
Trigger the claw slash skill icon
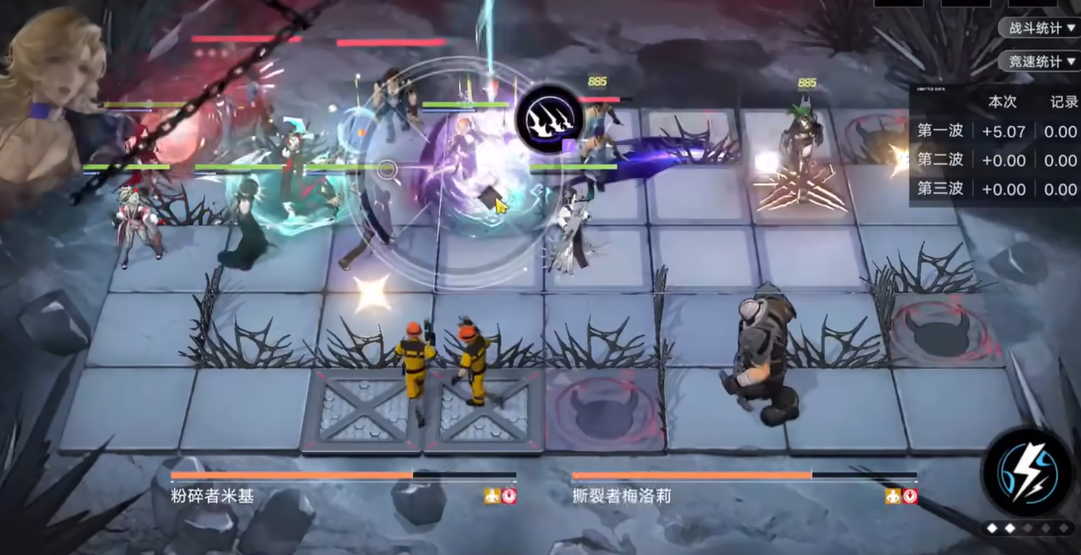click(549, 119)
